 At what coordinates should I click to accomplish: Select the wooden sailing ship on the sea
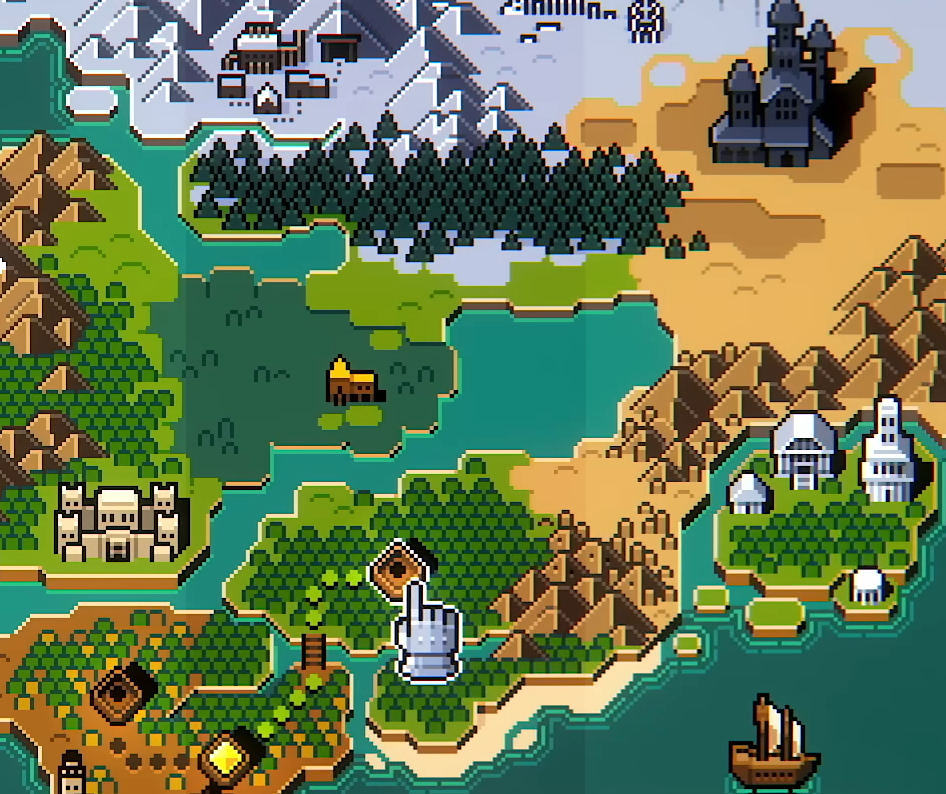click(x=773, y=745)
